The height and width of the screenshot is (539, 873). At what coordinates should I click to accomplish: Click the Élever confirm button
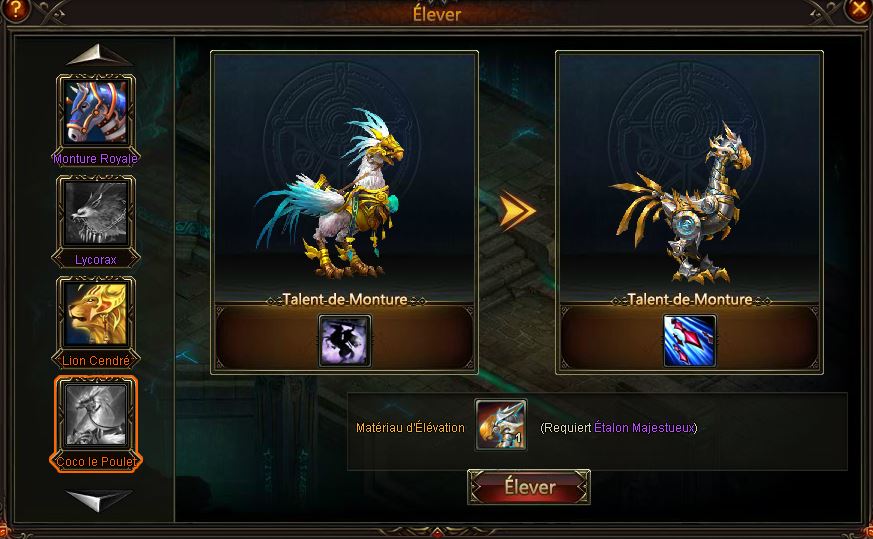pos(529,488)
